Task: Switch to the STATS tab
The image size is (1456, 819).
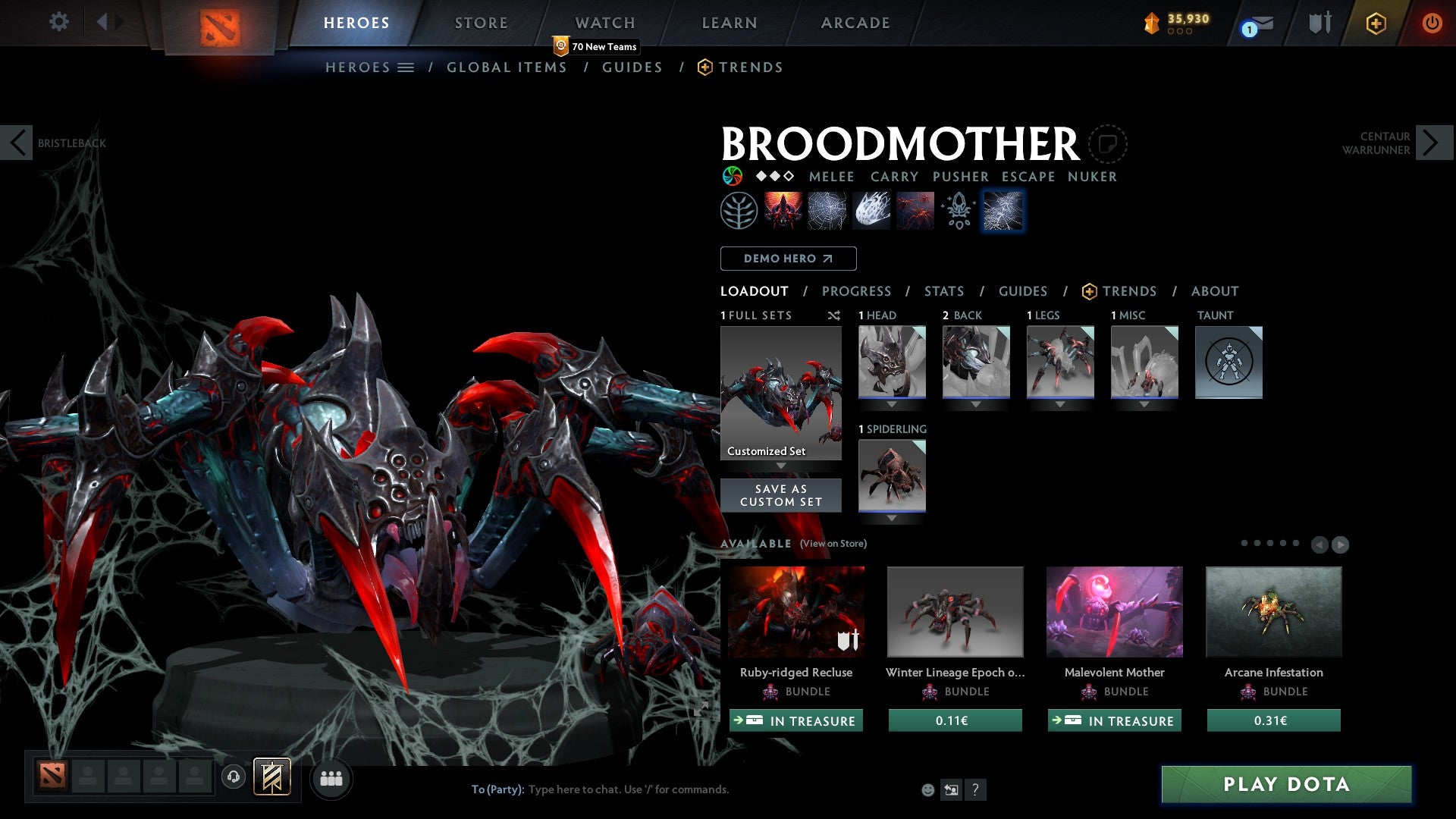Action: [943, 290]
